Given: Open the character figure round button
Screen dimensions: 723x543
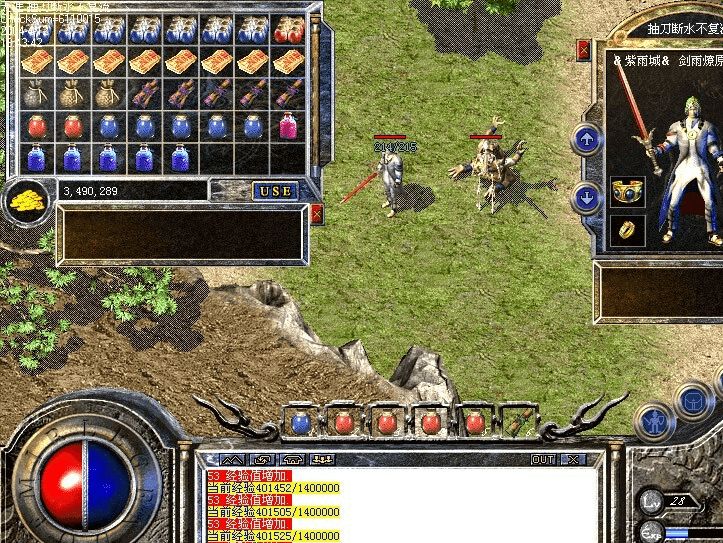Looking at the screenshot, I should pyautogui.click(x=655, y=421).
